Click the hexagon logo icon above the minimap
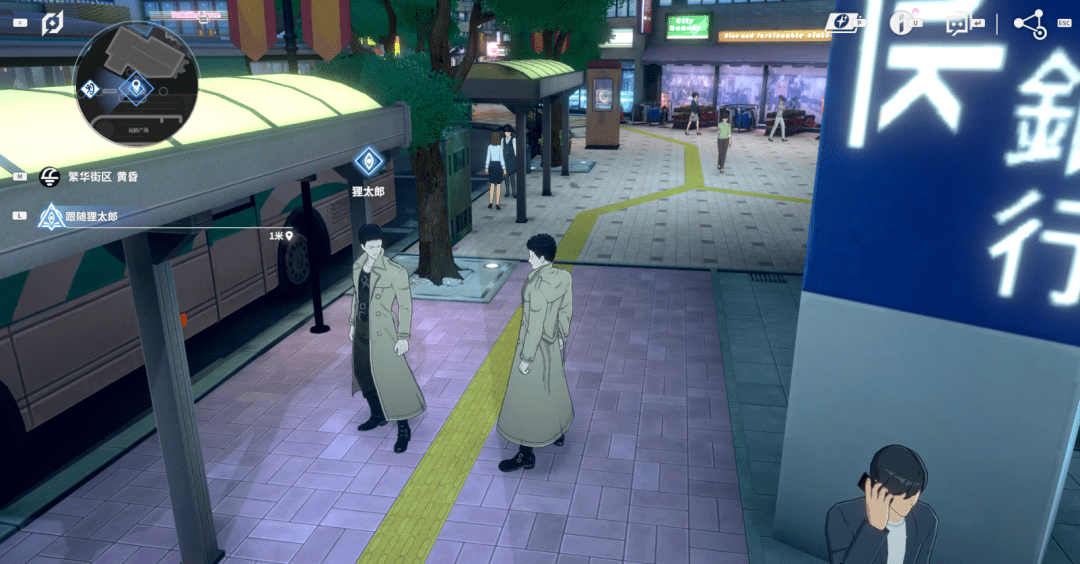Viewport: 1080px width, 564px height. (x=52, y=22)
